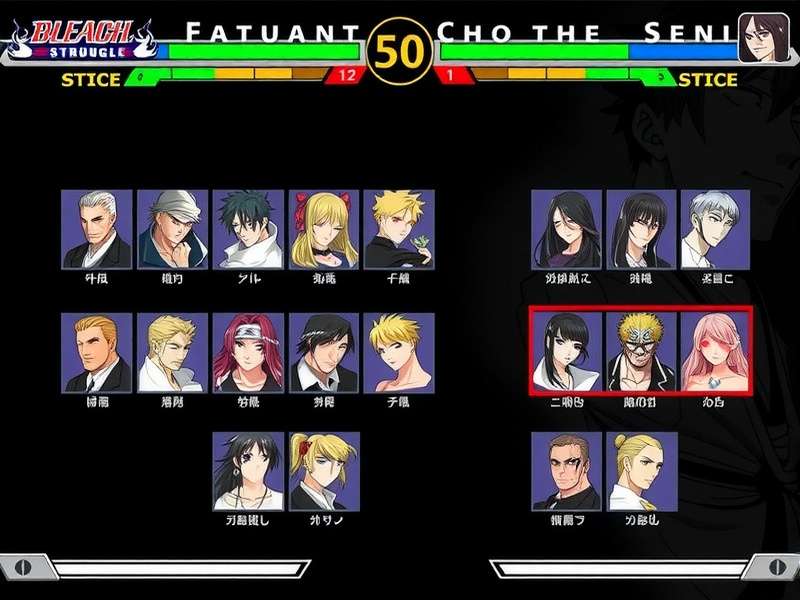Select the blonde ponytail girl with red ribbon
Image resolution: width=800 pixels, height=600 pixels.
tap(324, 471)
